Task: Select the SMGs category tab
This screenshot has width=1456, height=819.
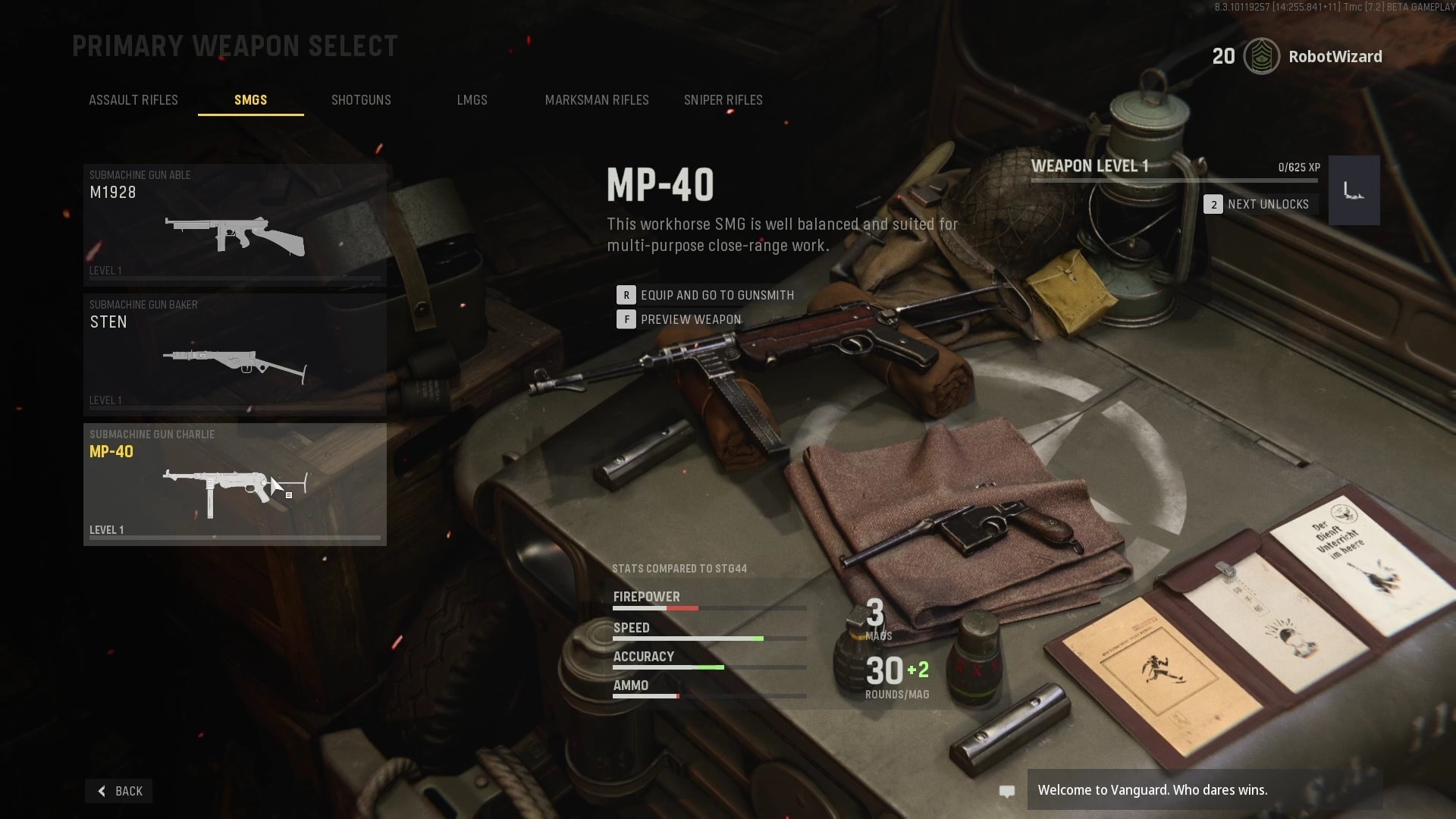Action: coord(250,100)
